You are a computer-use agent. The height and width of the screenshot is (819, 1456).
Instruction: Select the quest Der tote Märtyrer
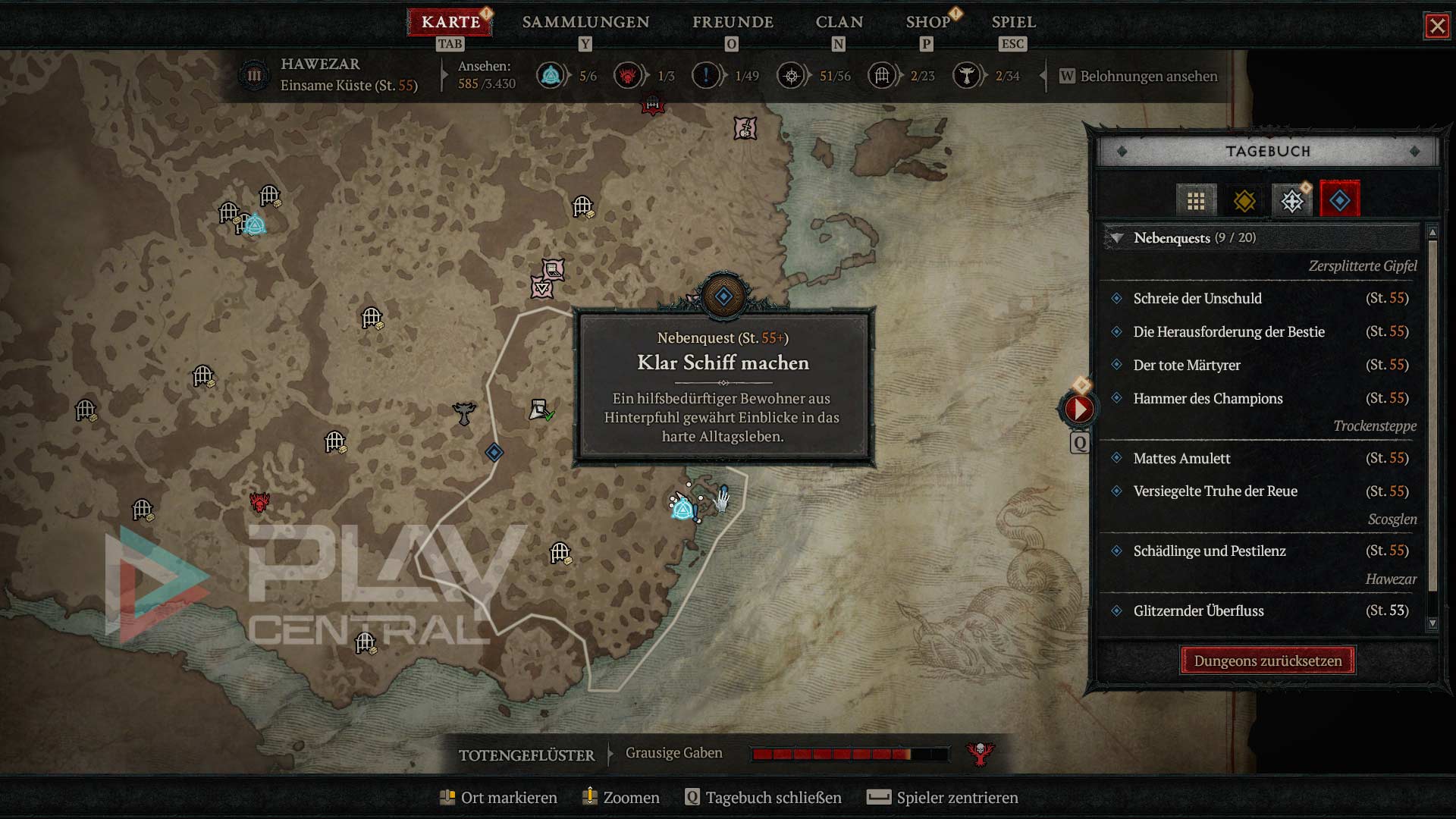(1187, 366)
